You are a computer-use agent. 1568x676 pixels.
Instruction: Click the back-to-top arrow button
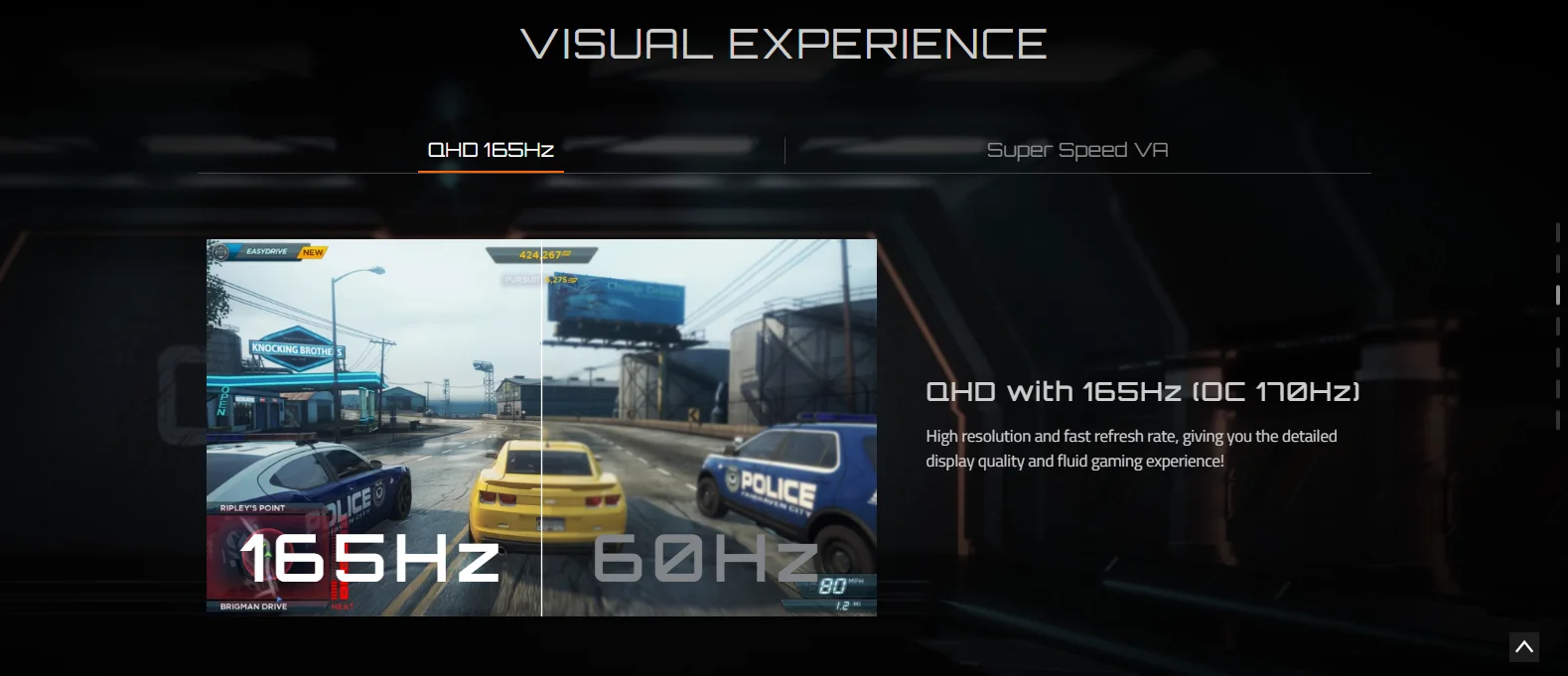[x=1523, y=647]
